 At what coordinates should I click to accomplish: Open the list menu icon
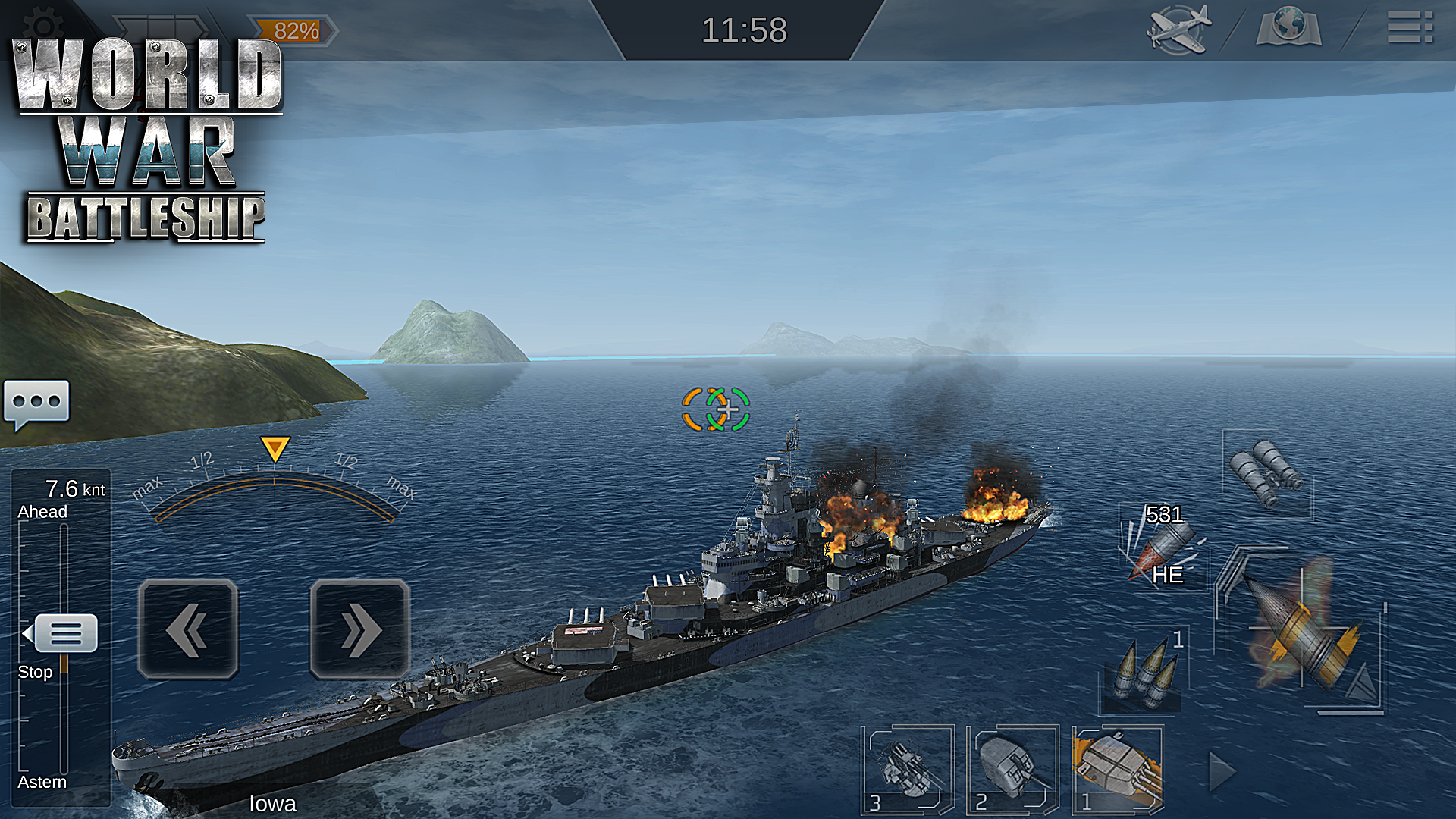point(1410,27)
